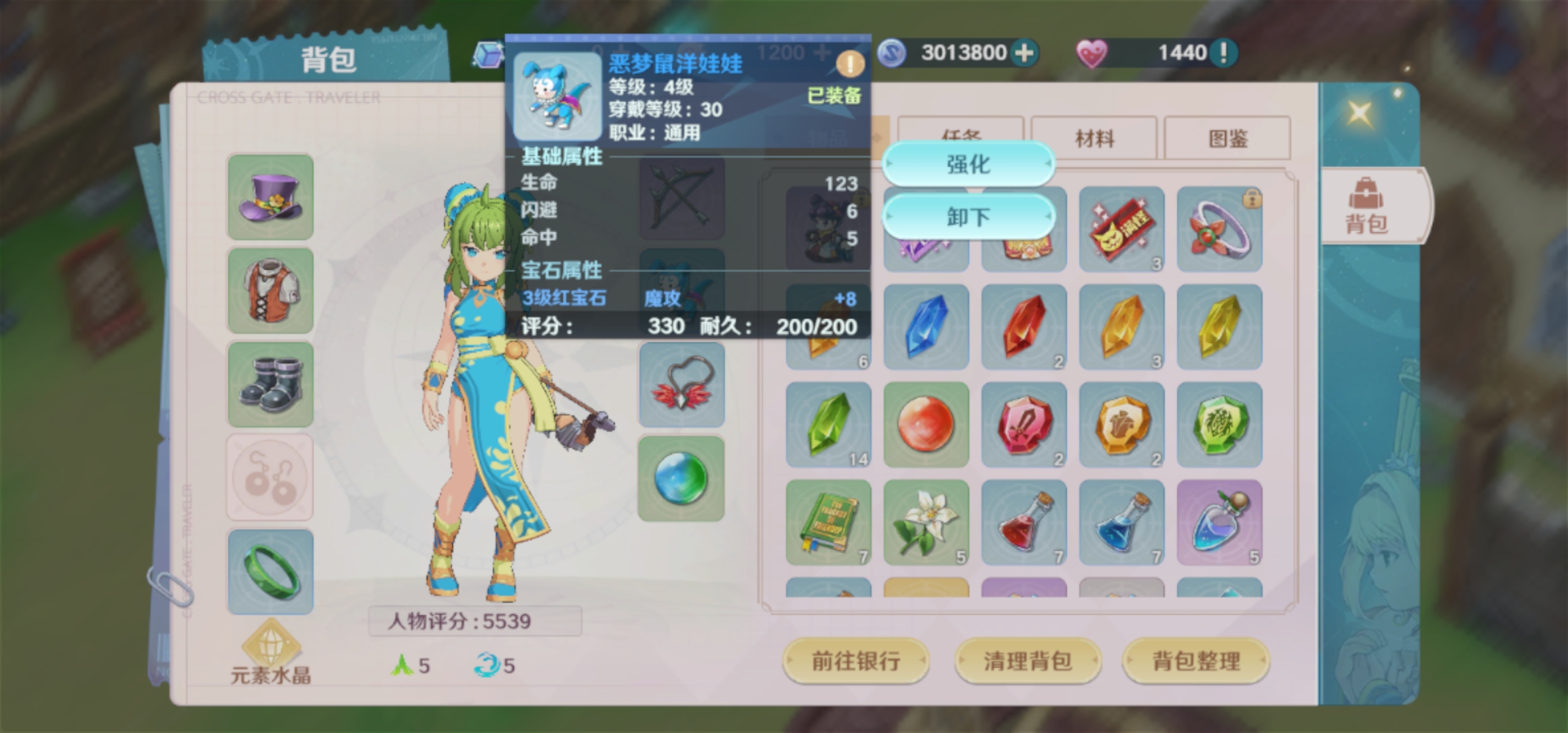The image size is (1568, 733).
Task: Open the green book item
Action: click(x=827, y=521)
